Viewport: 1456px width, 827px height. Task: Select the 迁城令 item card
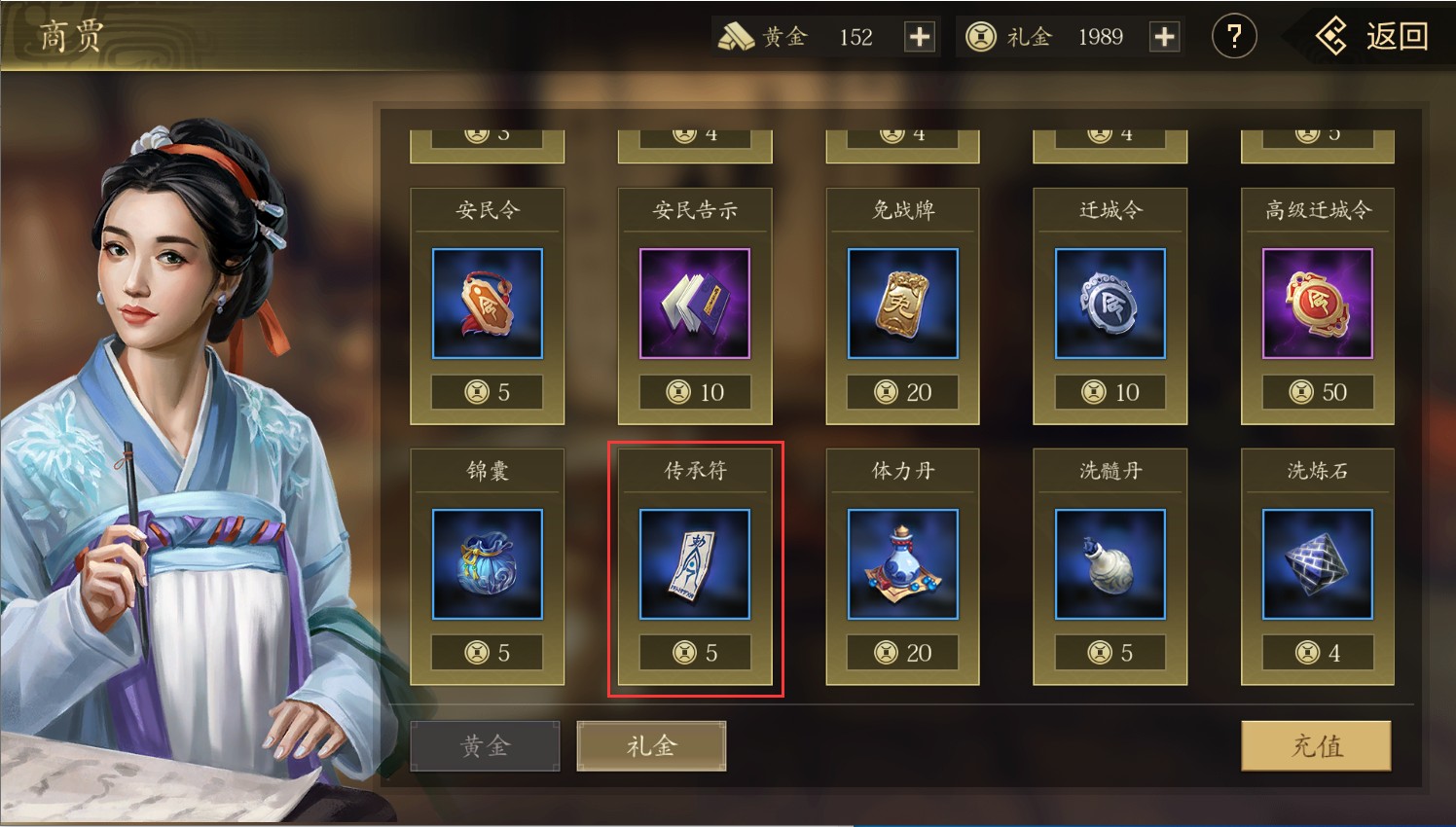(x=1110, y=305)
